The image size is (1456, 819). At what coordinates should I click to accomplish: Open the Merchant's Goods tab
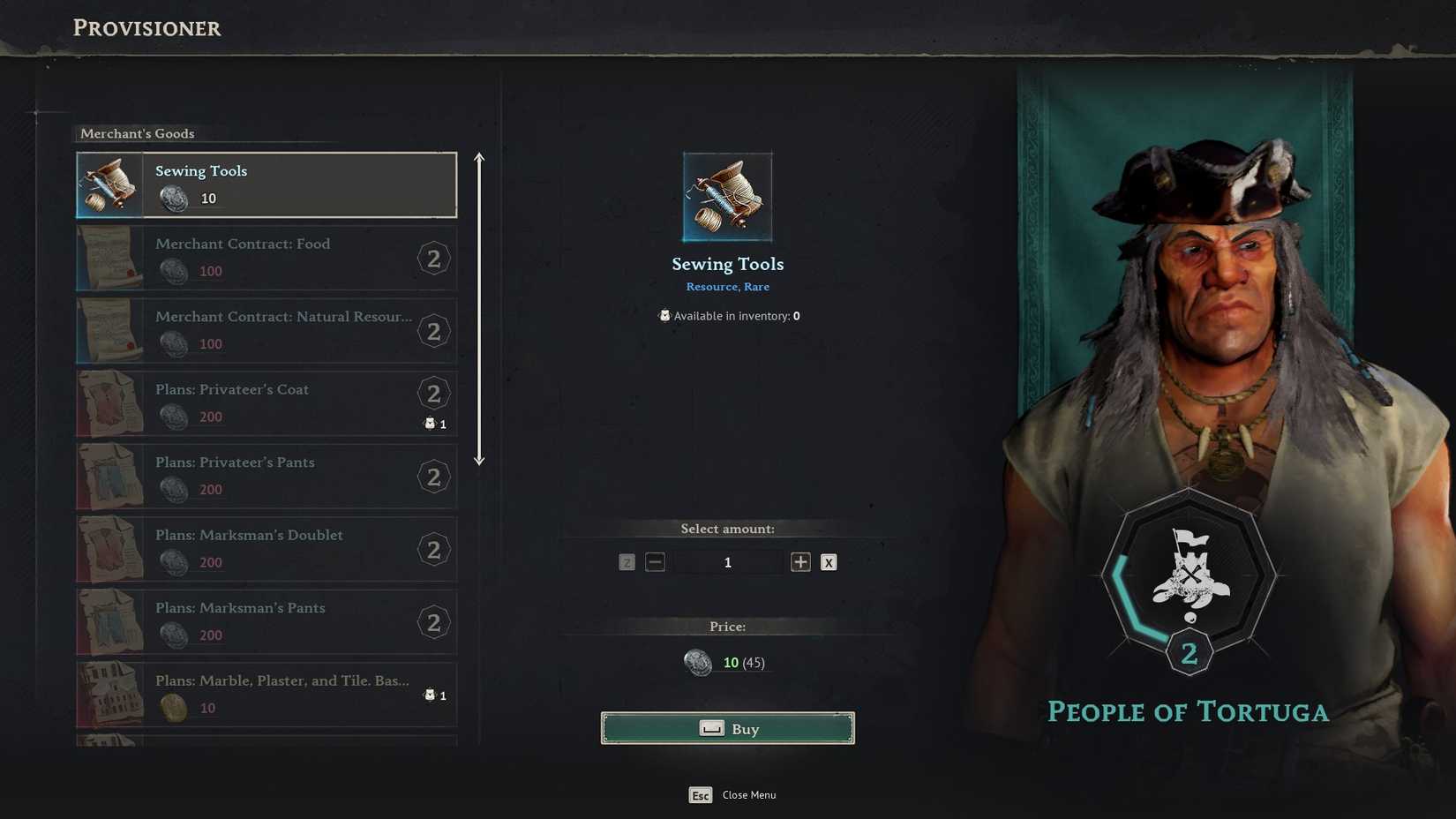137,133
